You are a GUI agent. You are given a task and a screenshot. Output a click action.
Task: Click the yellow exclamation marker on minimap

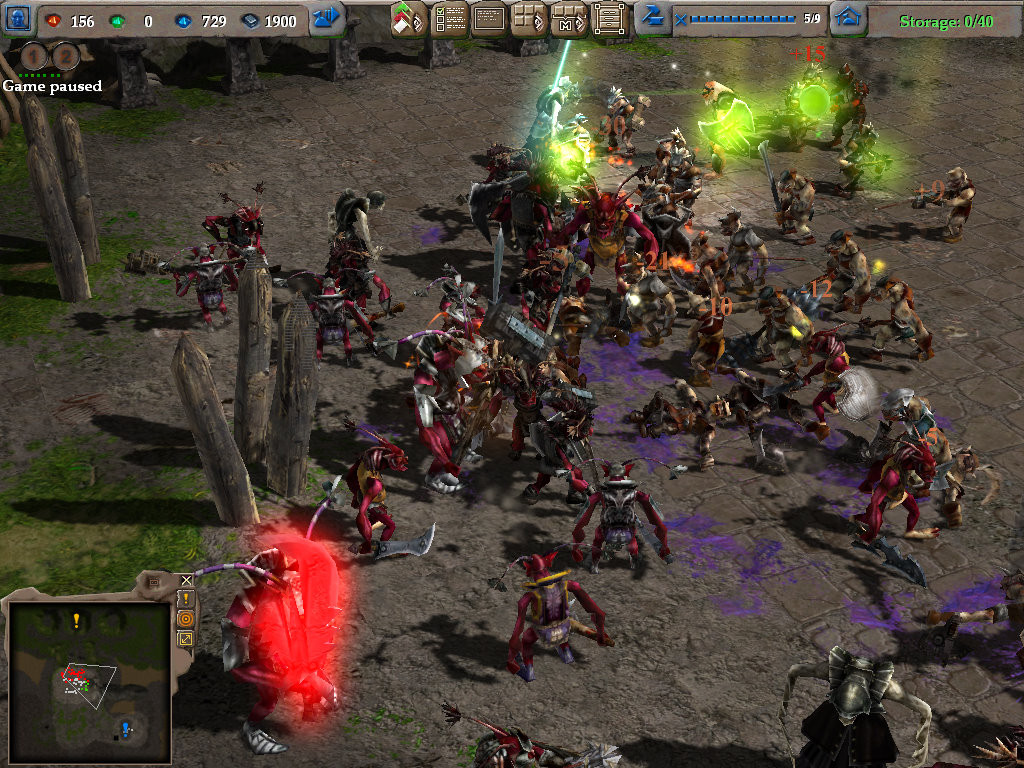pyautogui.click(x=76, y=620)
